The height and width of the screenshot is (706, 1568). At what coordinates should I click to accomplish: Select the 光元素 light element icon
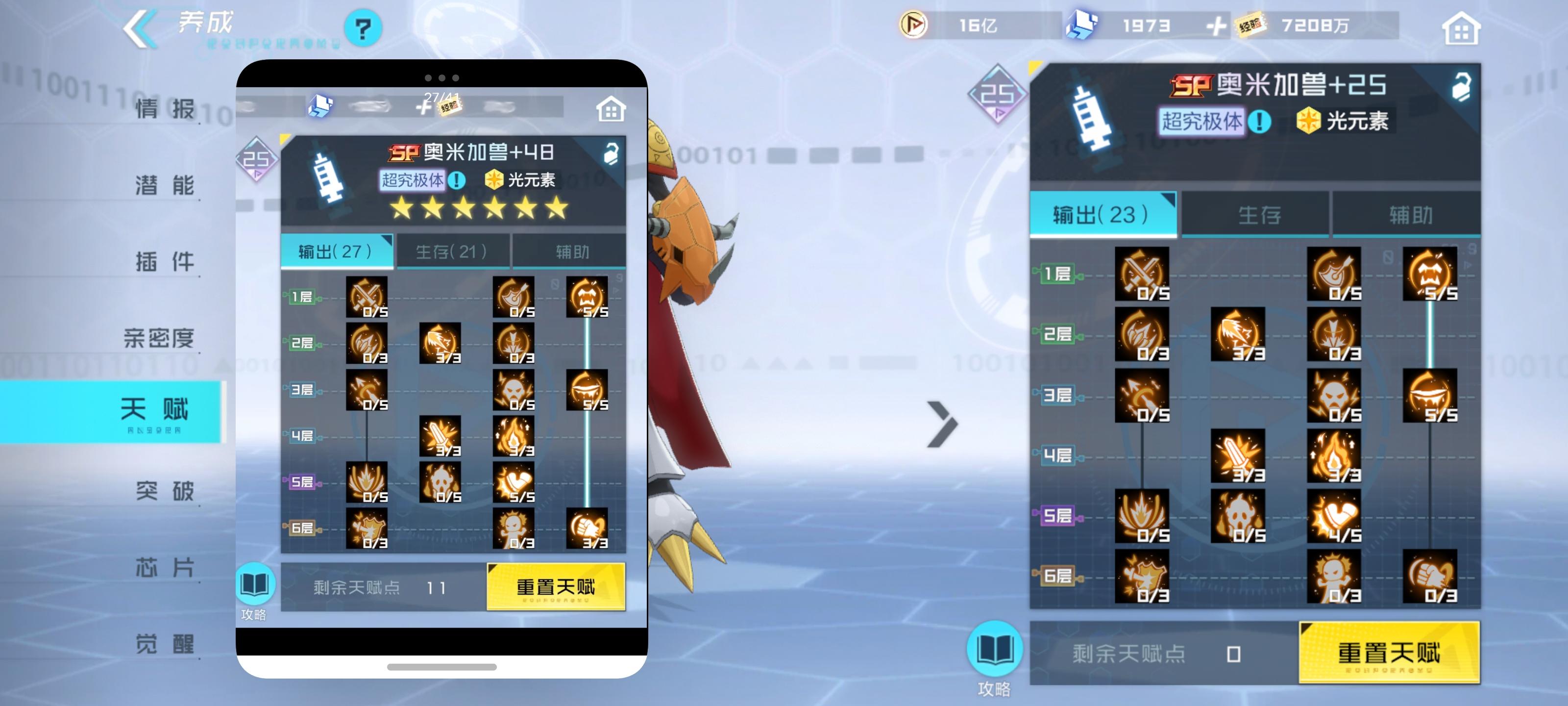coord(1308,121)
